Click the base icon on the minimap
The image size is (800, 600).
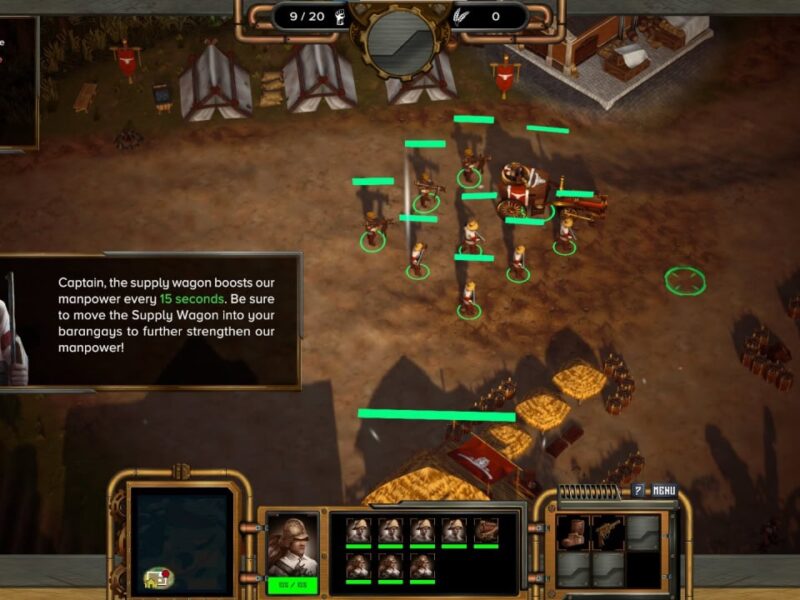pyautogui.click(x=157, y=577)
